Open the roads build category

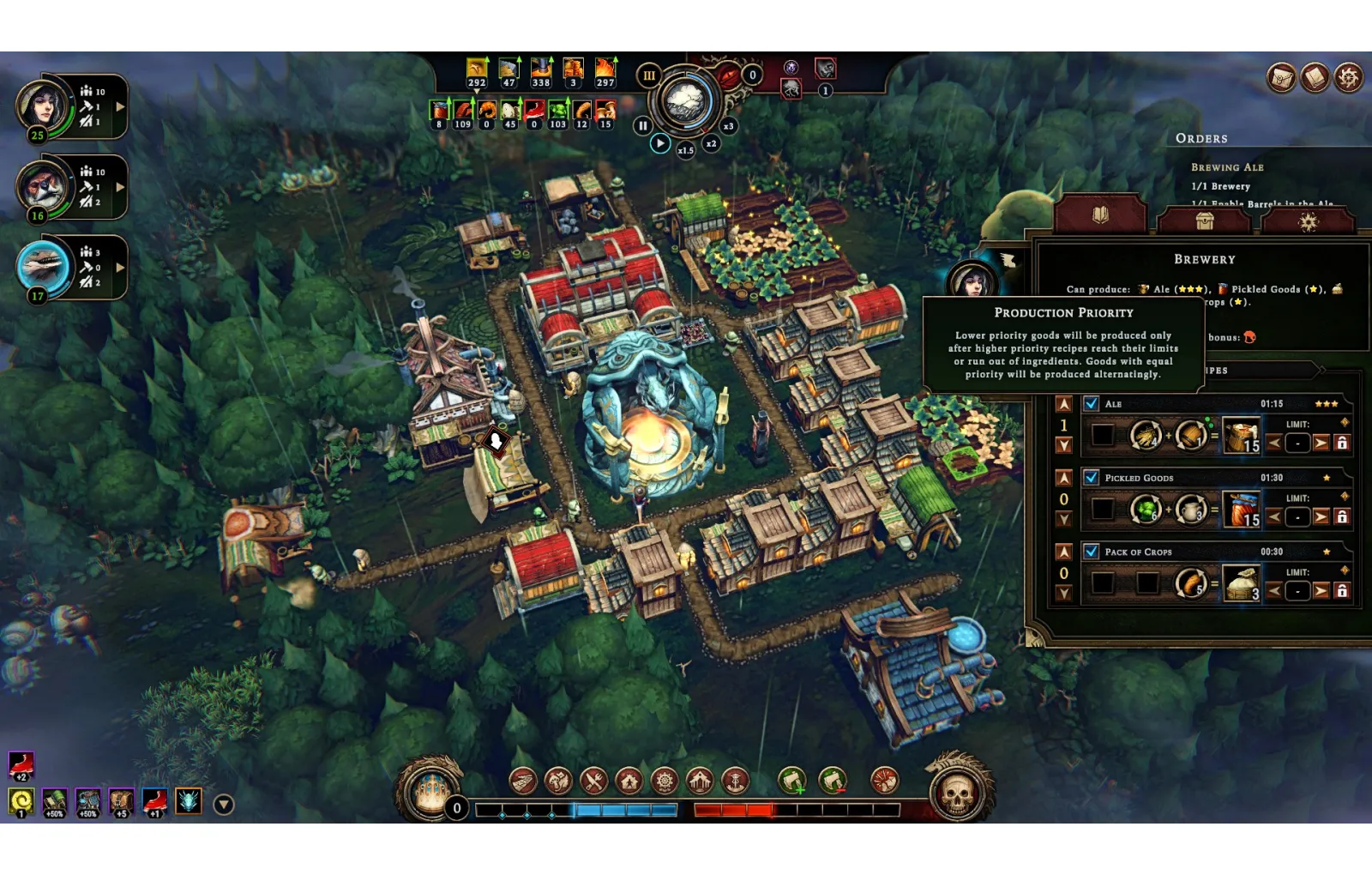523,781
